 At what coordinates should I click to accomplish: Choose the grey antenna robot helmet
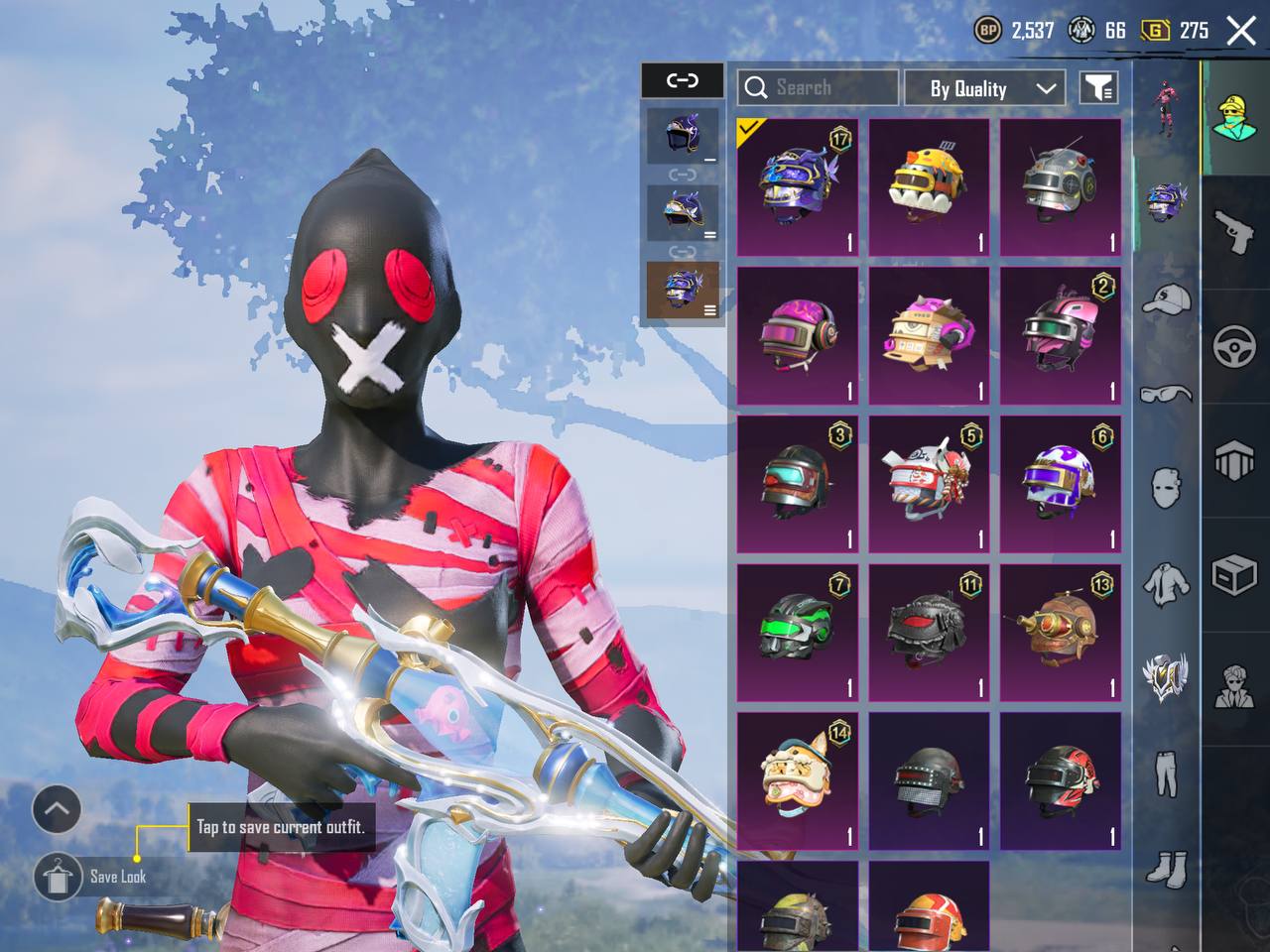(1060, 188)
